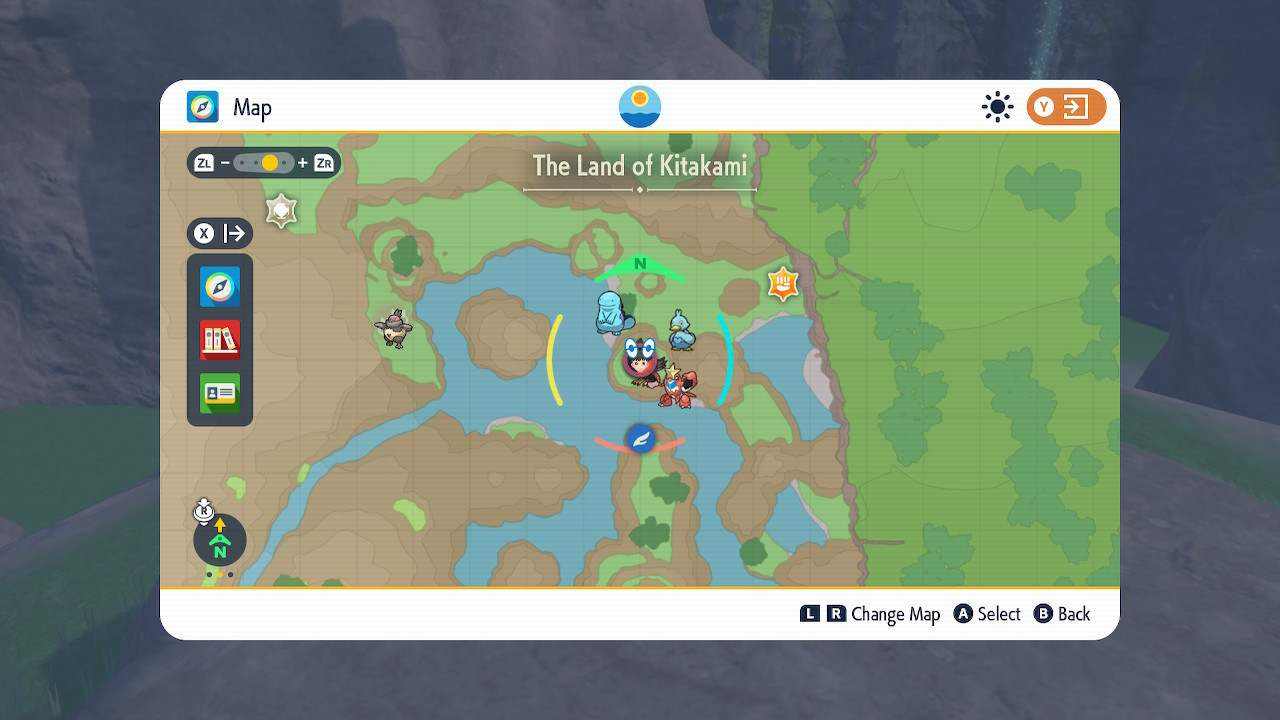Click the ZR zoom-in control
Screen dimensions: 1280x720
tap(322, 162)
